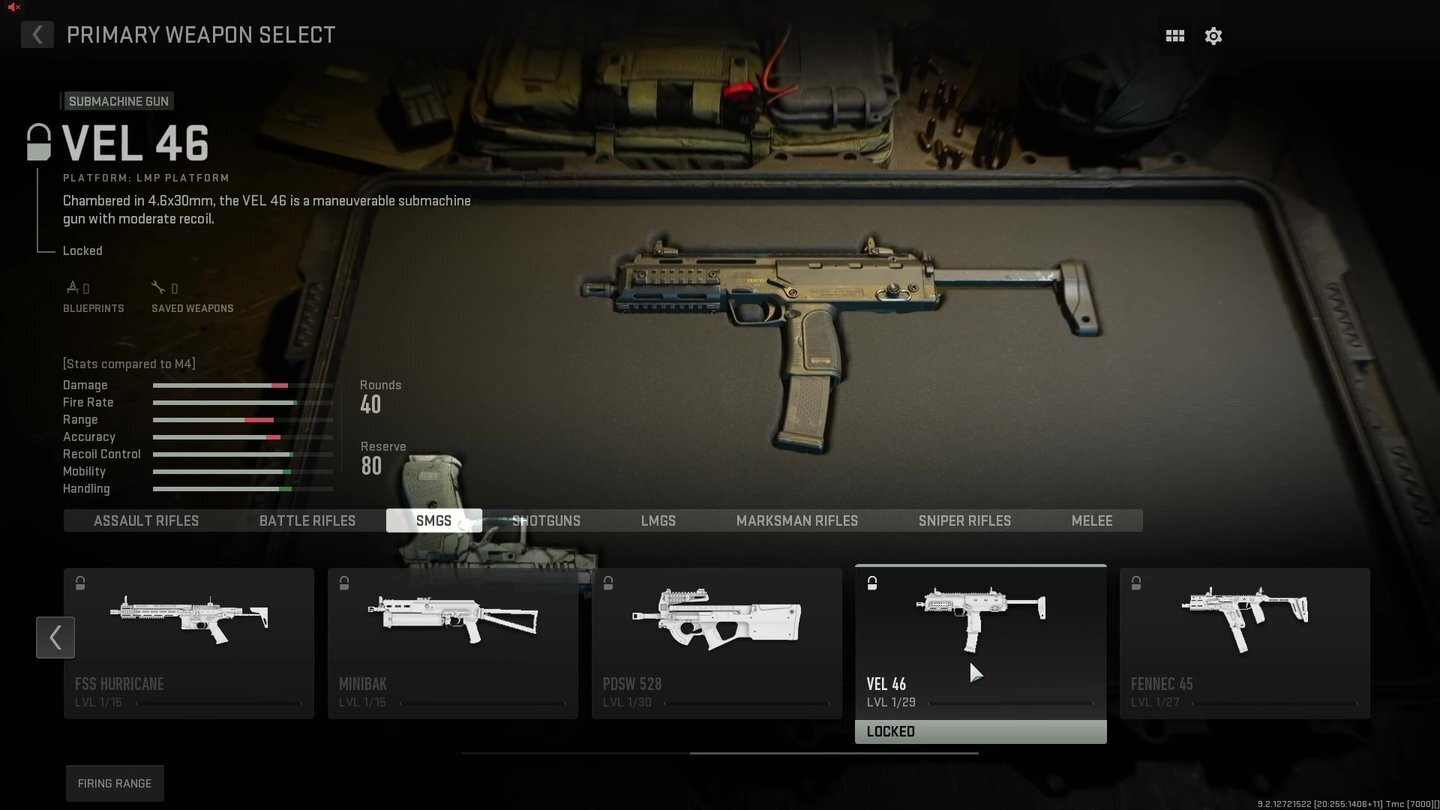
Task: Switch to the ASSAULT RIFLES tab
Action: click(146, 520)
